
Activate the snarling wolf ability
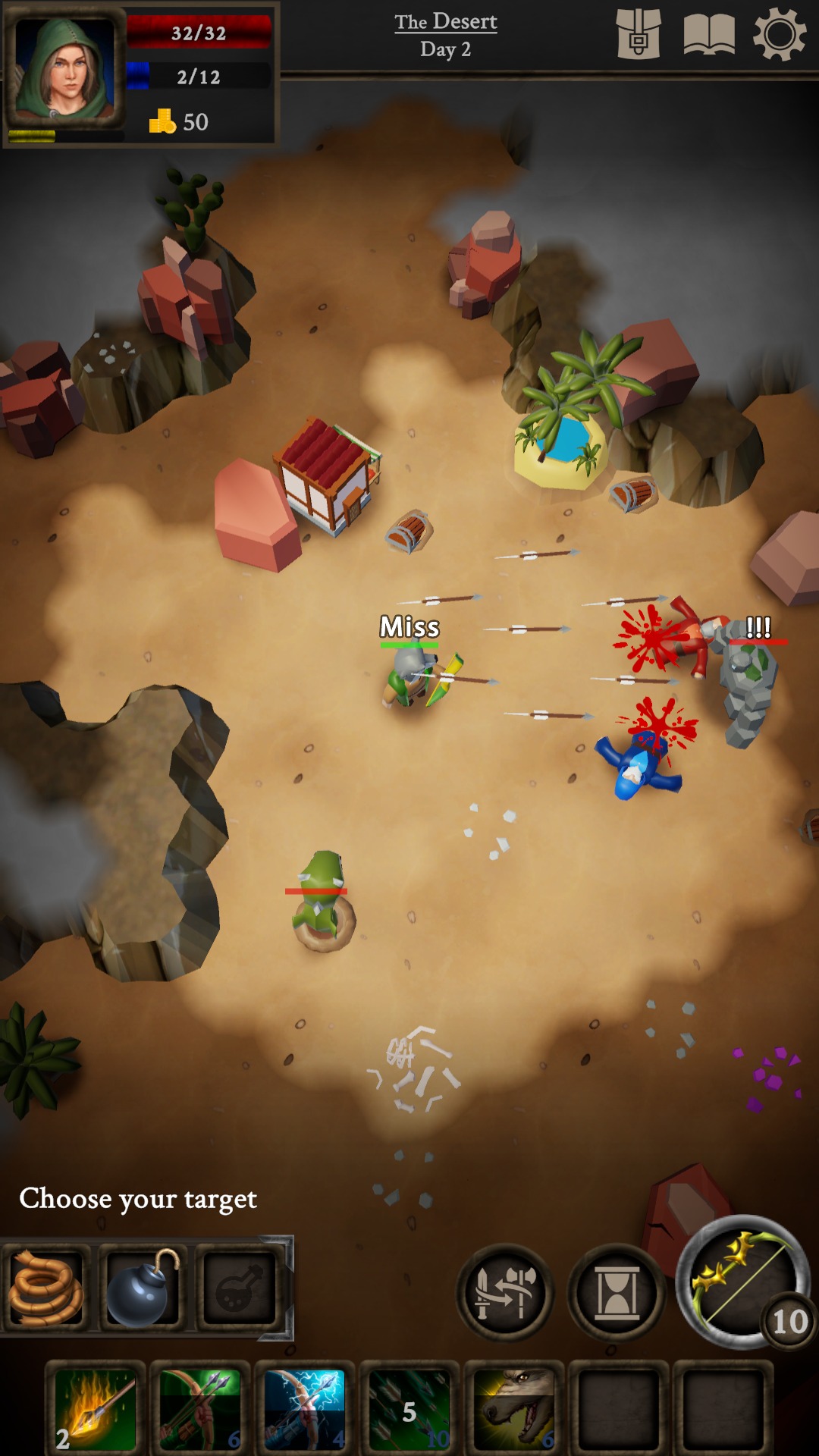[x=514, y=1410]
